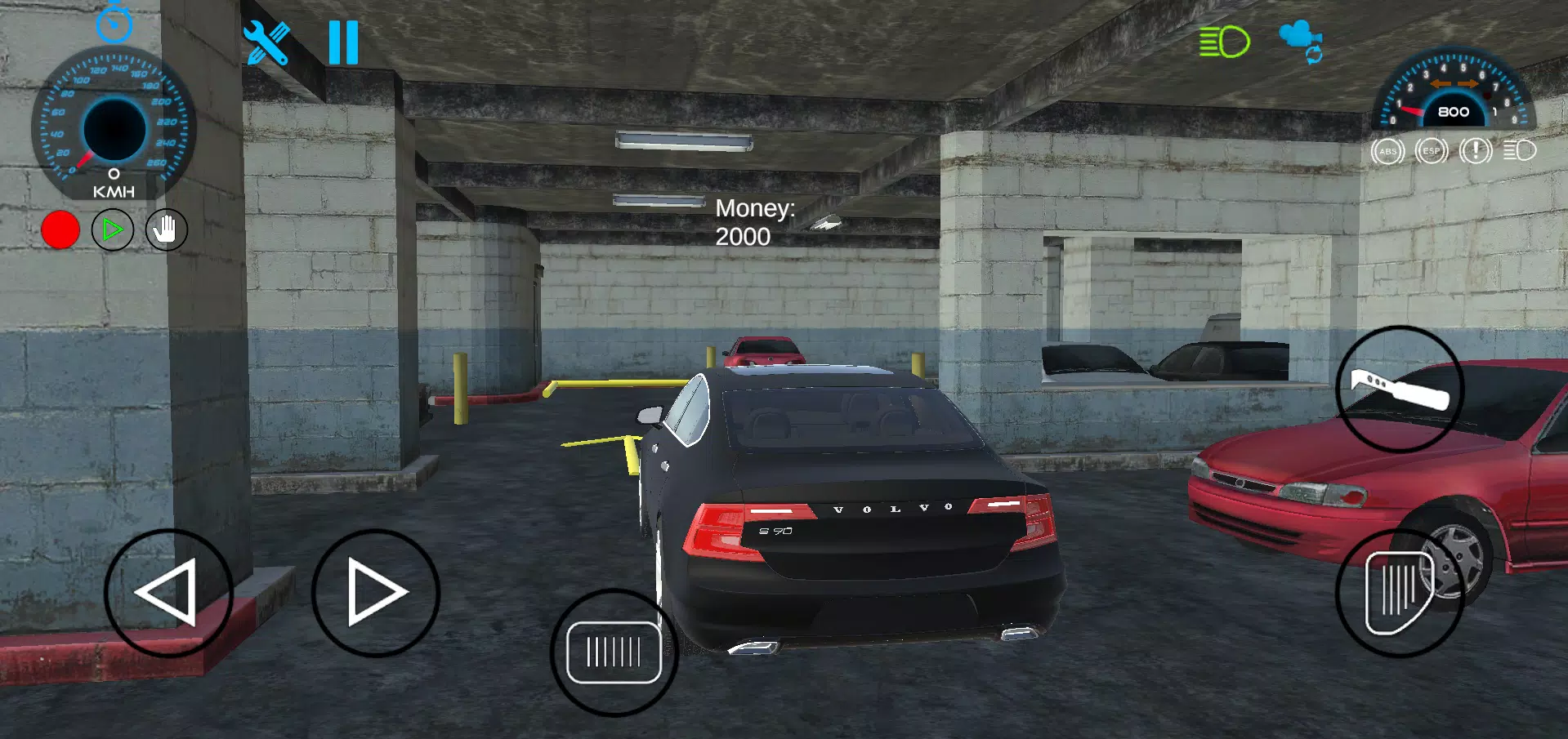
Task: Pause the game
Action: (x=342, y=41)
